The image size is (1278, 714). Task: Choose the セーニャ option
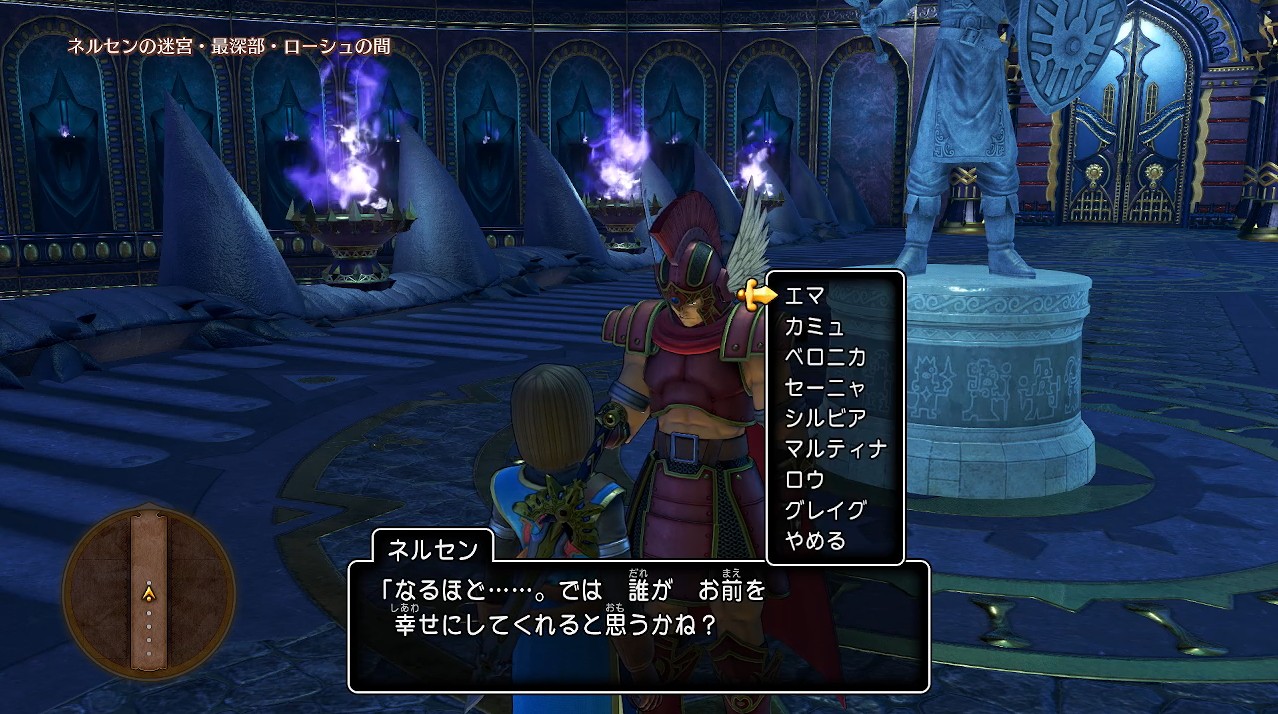(x=824, y=387)
